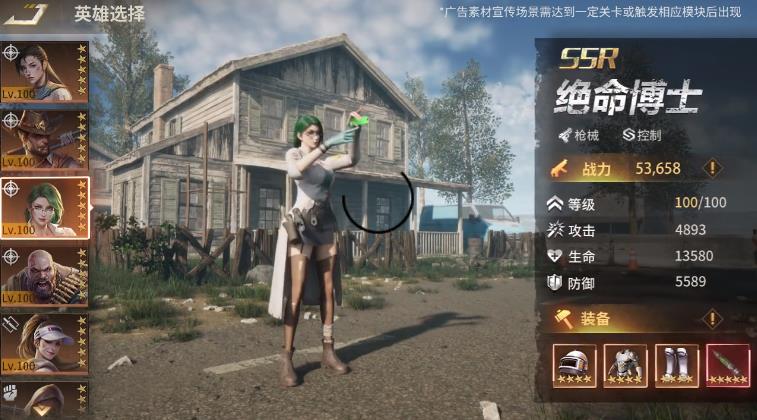Select the leg guards equipment slot
The width and height of the screenshot is (757, 420).
click(x=677, y=366)
